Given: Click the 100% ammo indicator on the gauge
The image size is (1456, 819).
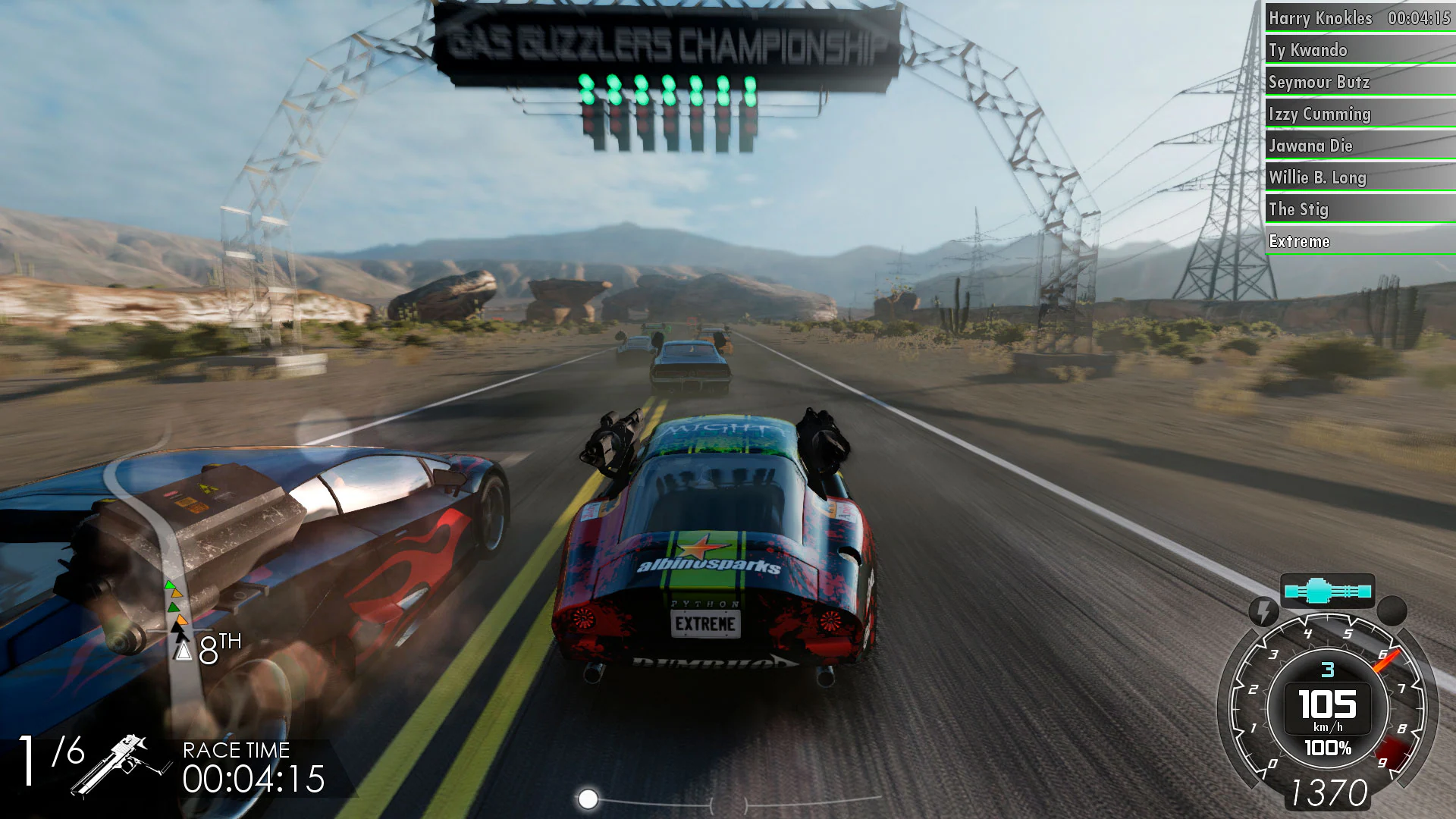Looking at the screenshot, I should pyautogui.click(x=1328, y=747).
